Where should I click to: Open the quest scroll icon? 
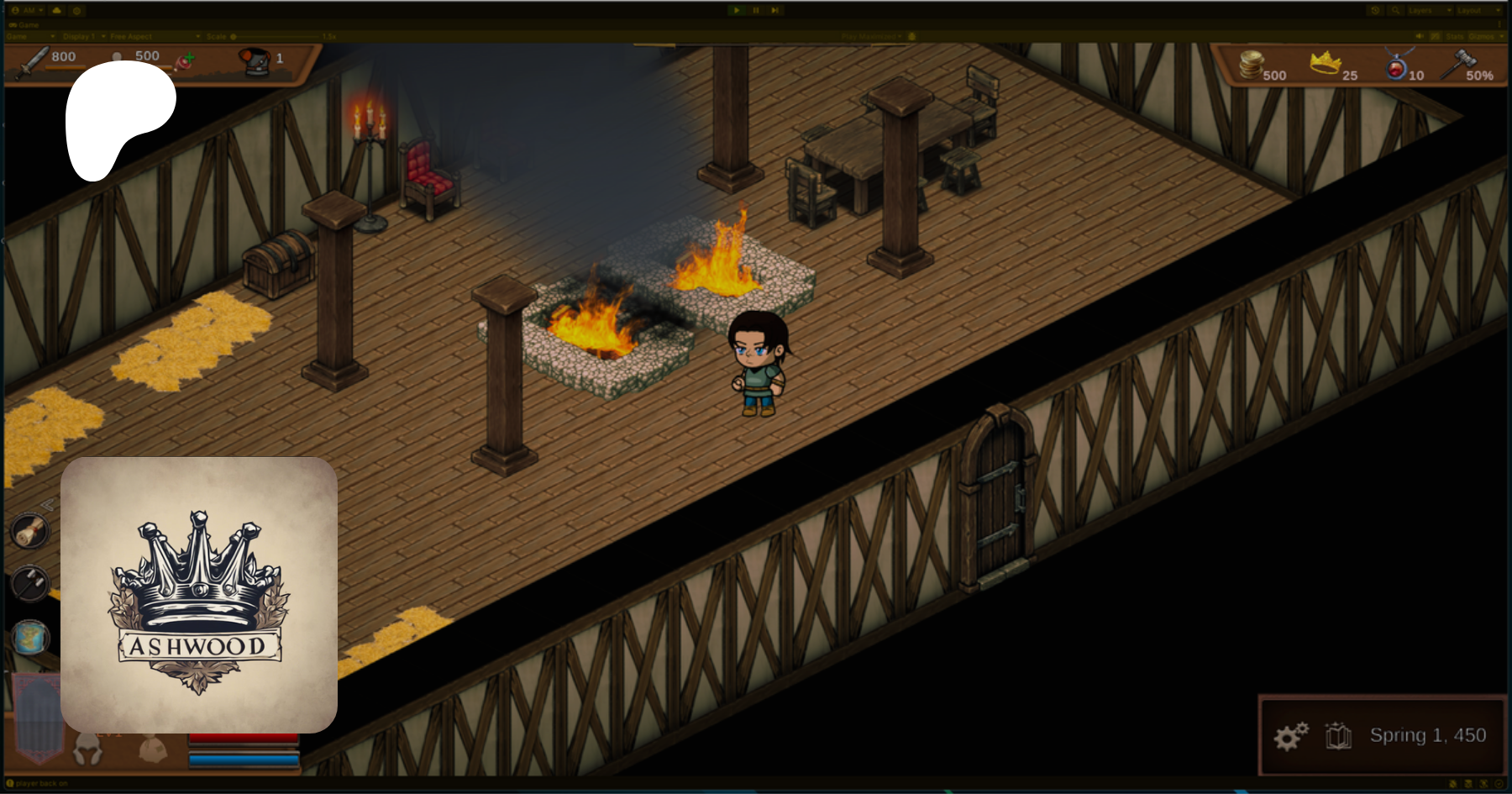[30, 531]
